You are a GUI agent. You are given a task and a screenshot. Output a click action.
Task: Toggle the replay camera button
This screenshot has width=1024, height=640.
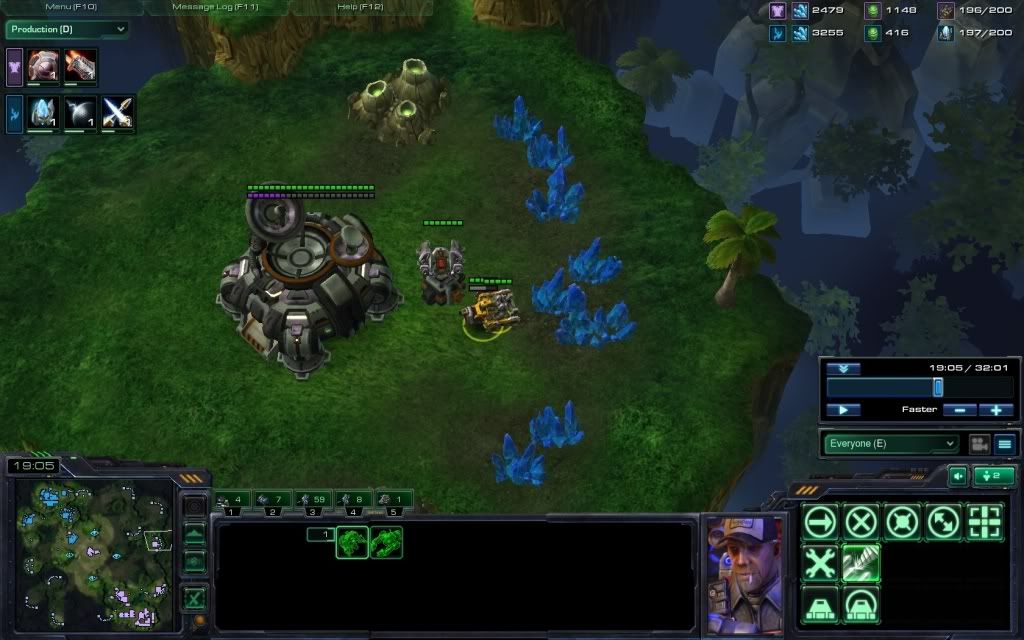click(x=979, y=444)
